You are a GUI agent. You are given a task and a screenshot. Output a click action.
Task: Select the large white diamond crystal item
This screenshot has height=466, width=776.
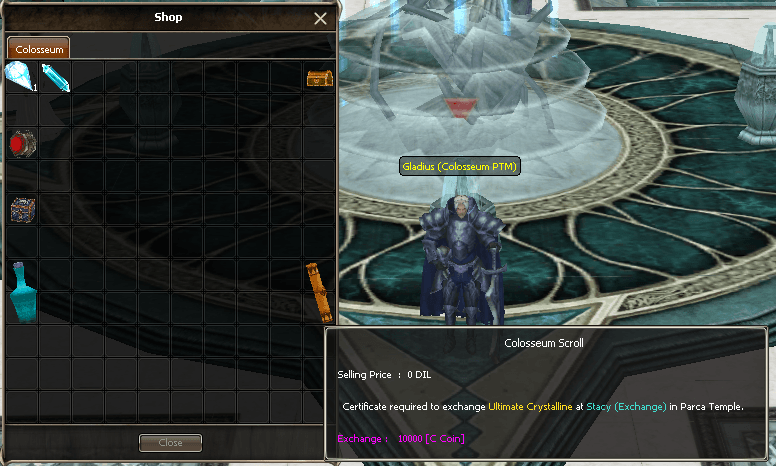pyautogui.click(x=19, y=76)
